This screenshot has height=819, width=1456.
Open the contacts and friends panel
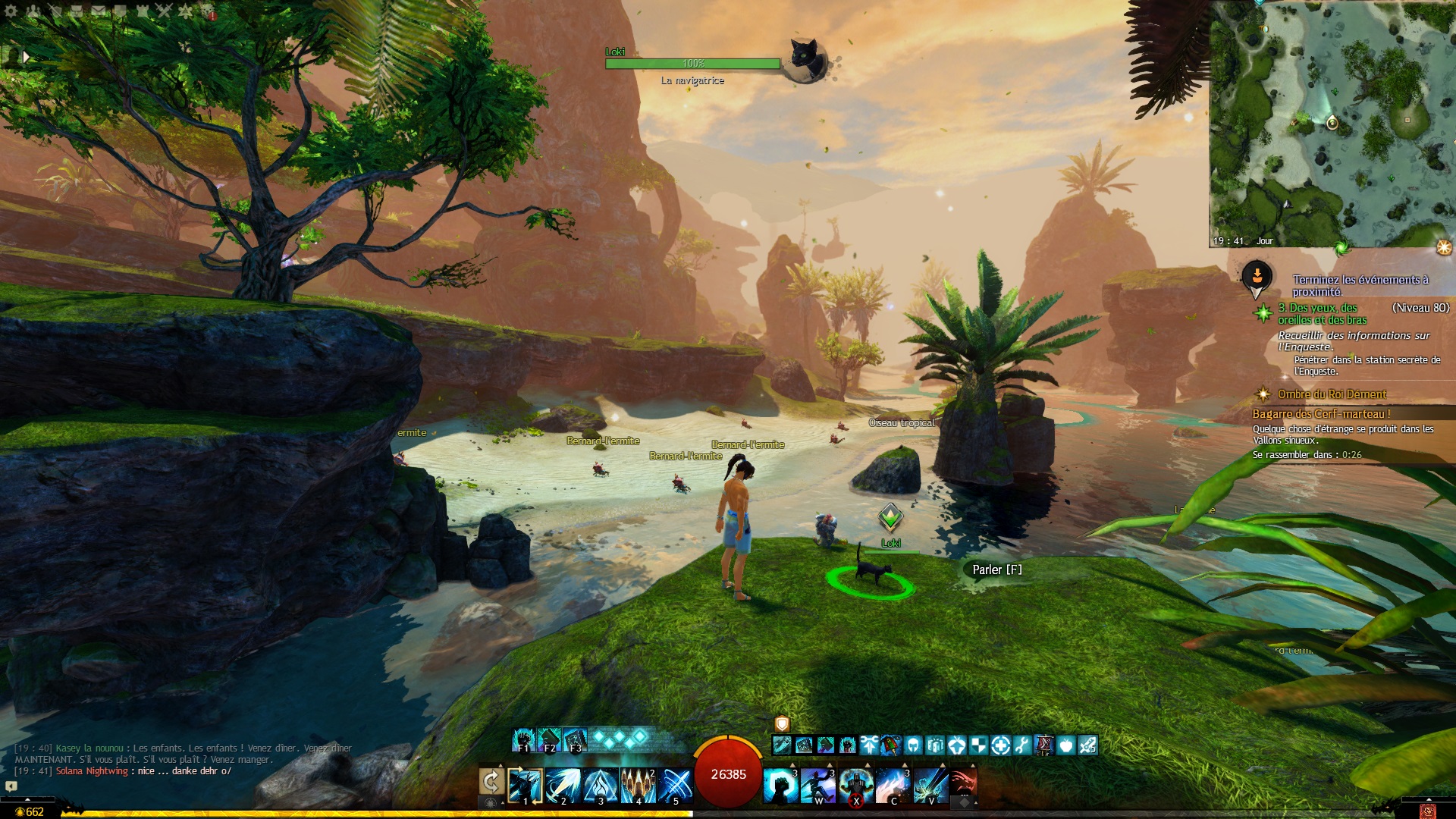point(33,11)
